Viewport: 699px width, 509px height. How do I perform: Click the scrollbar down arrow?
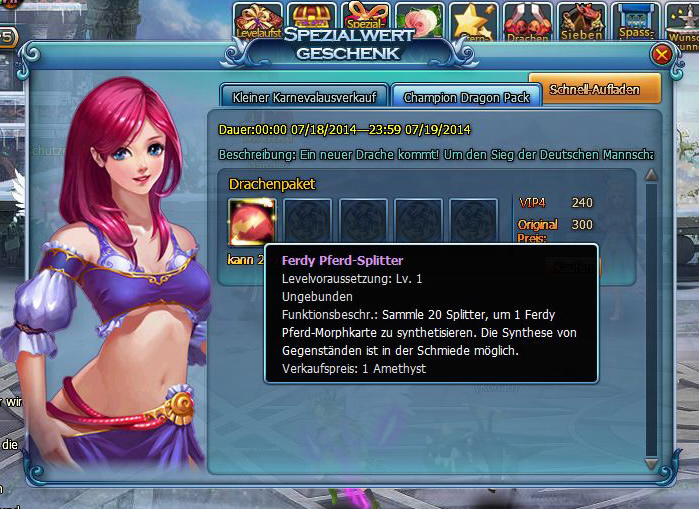(x=651, y=464)
